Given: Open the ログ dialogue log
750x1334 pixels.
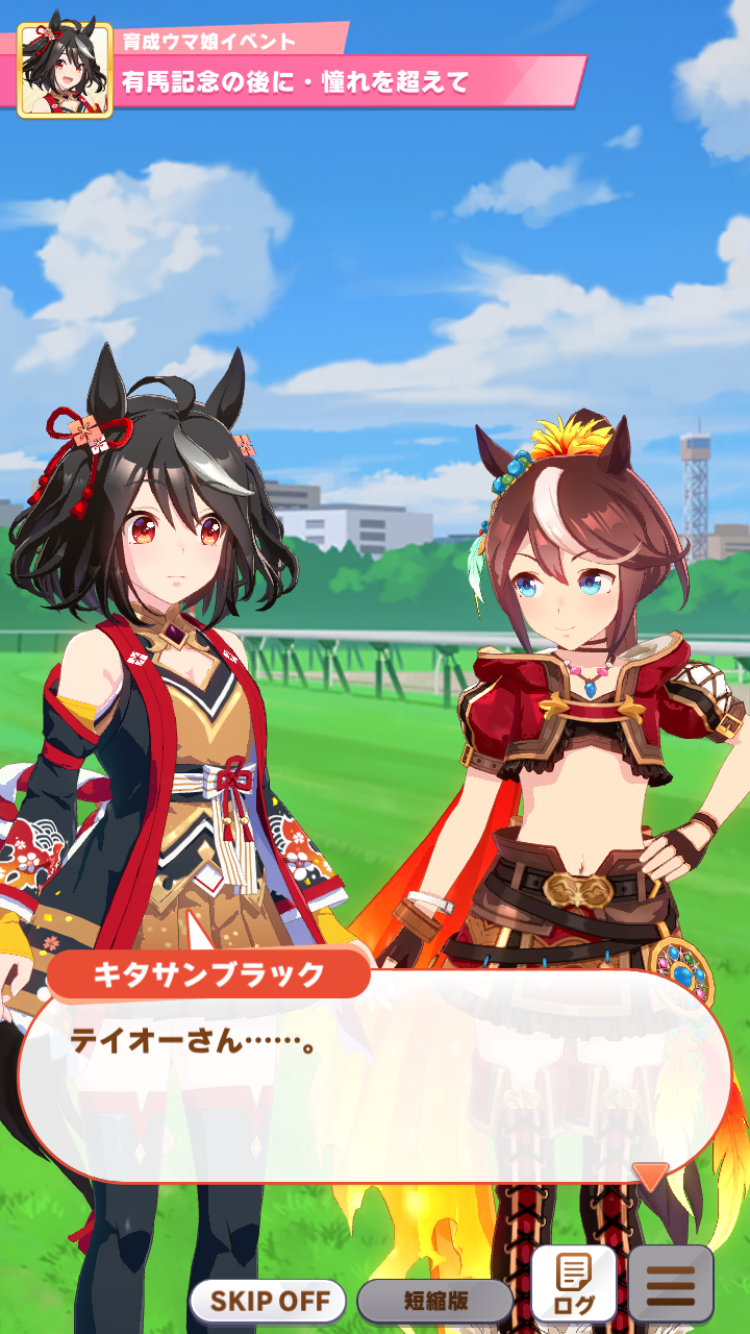Looking at the screenshot, I should click(x=573, y=1284).
